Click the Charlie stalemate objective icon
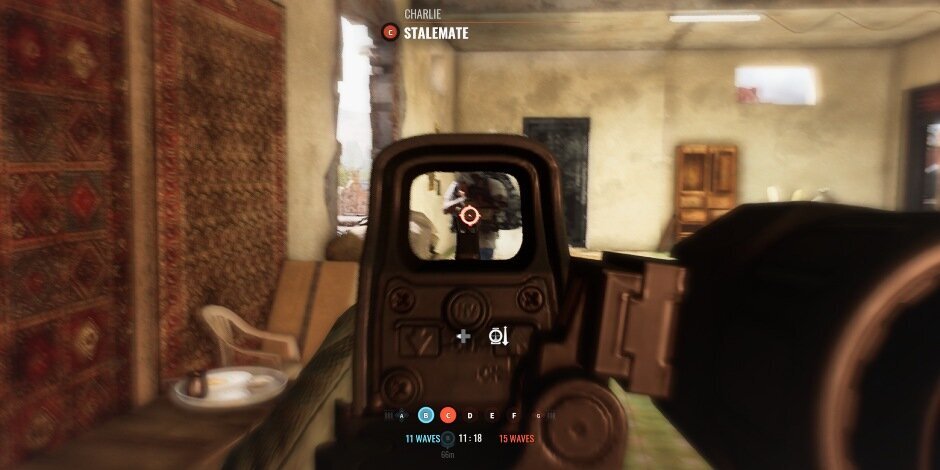Screen dimensions: 940x470 [x=390, y=33]
